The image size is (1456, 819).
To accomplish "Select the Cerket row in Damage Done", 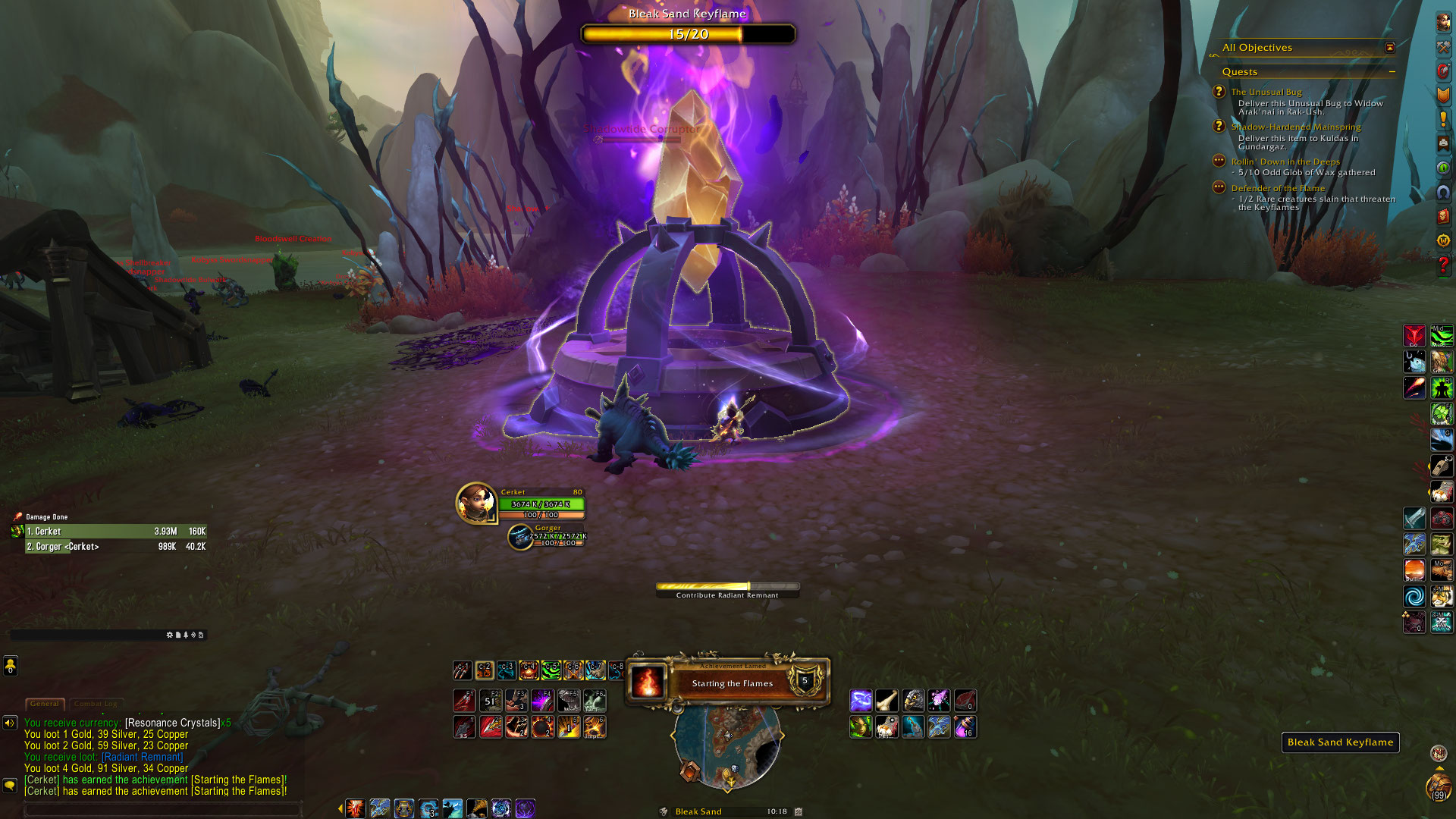I will (x=115, y=532).
